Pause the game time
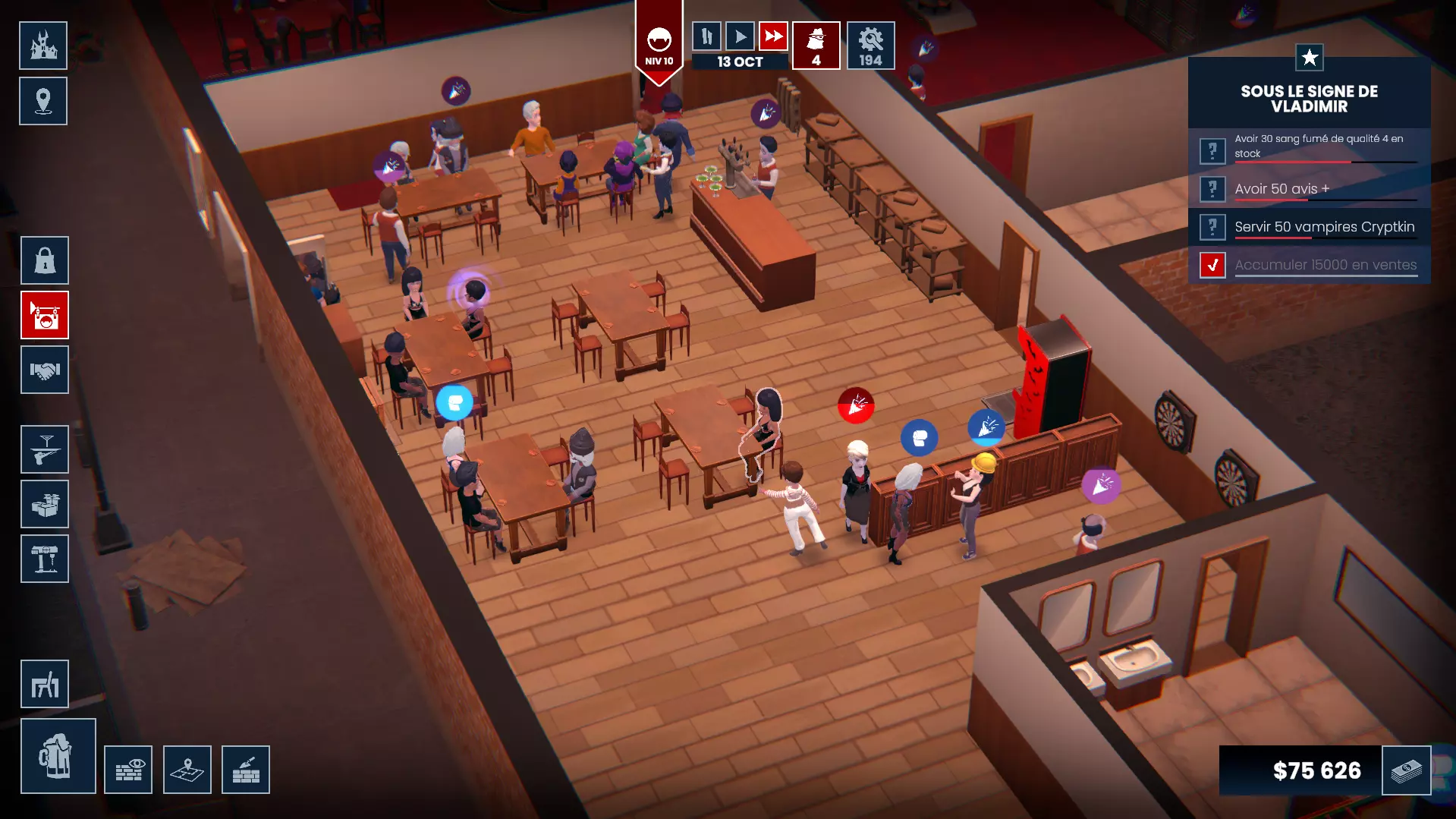1456x819 pixels. coord(706,36)
